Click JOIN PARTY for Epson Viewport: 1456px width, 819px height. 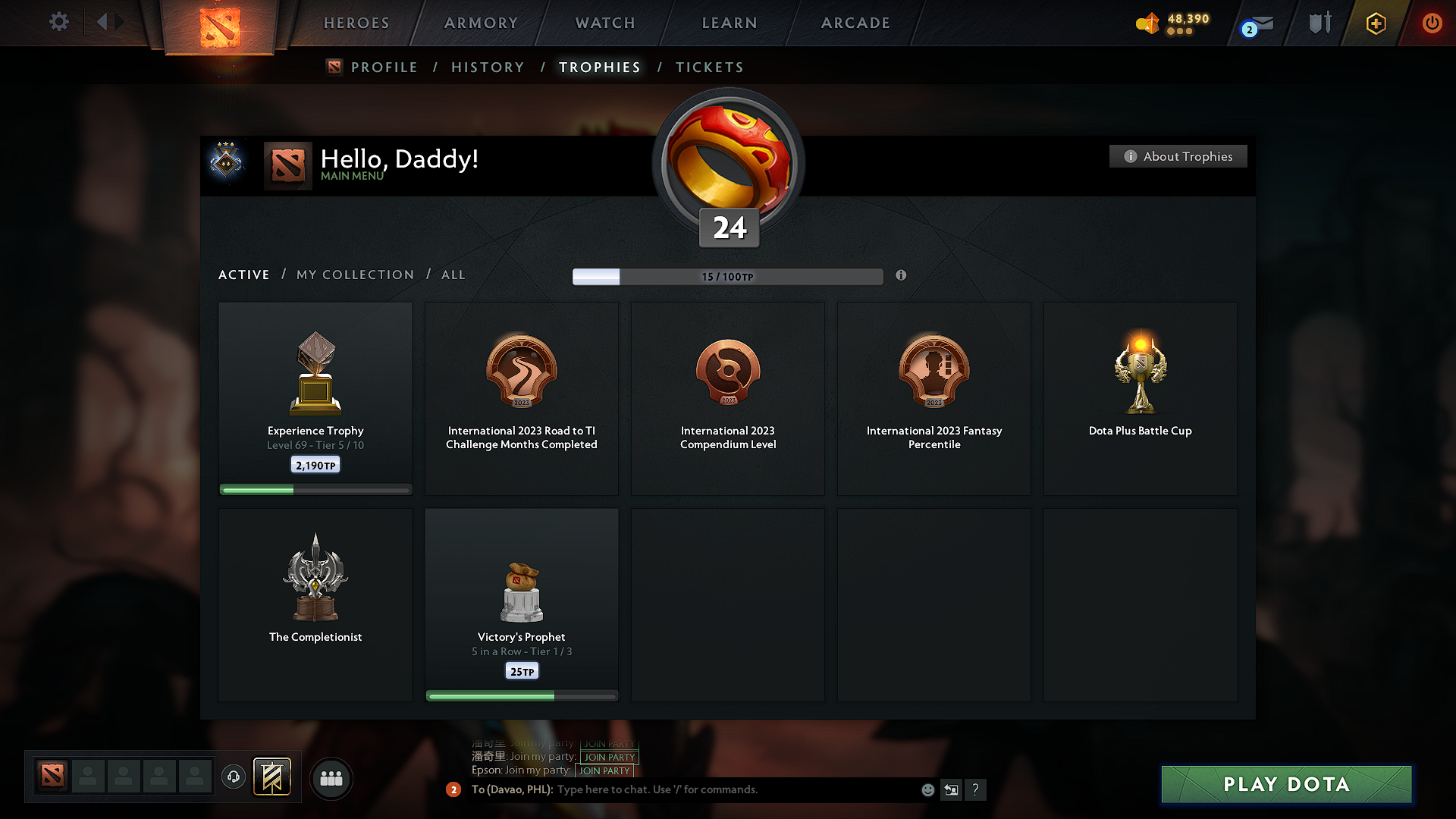pos(604,770)
